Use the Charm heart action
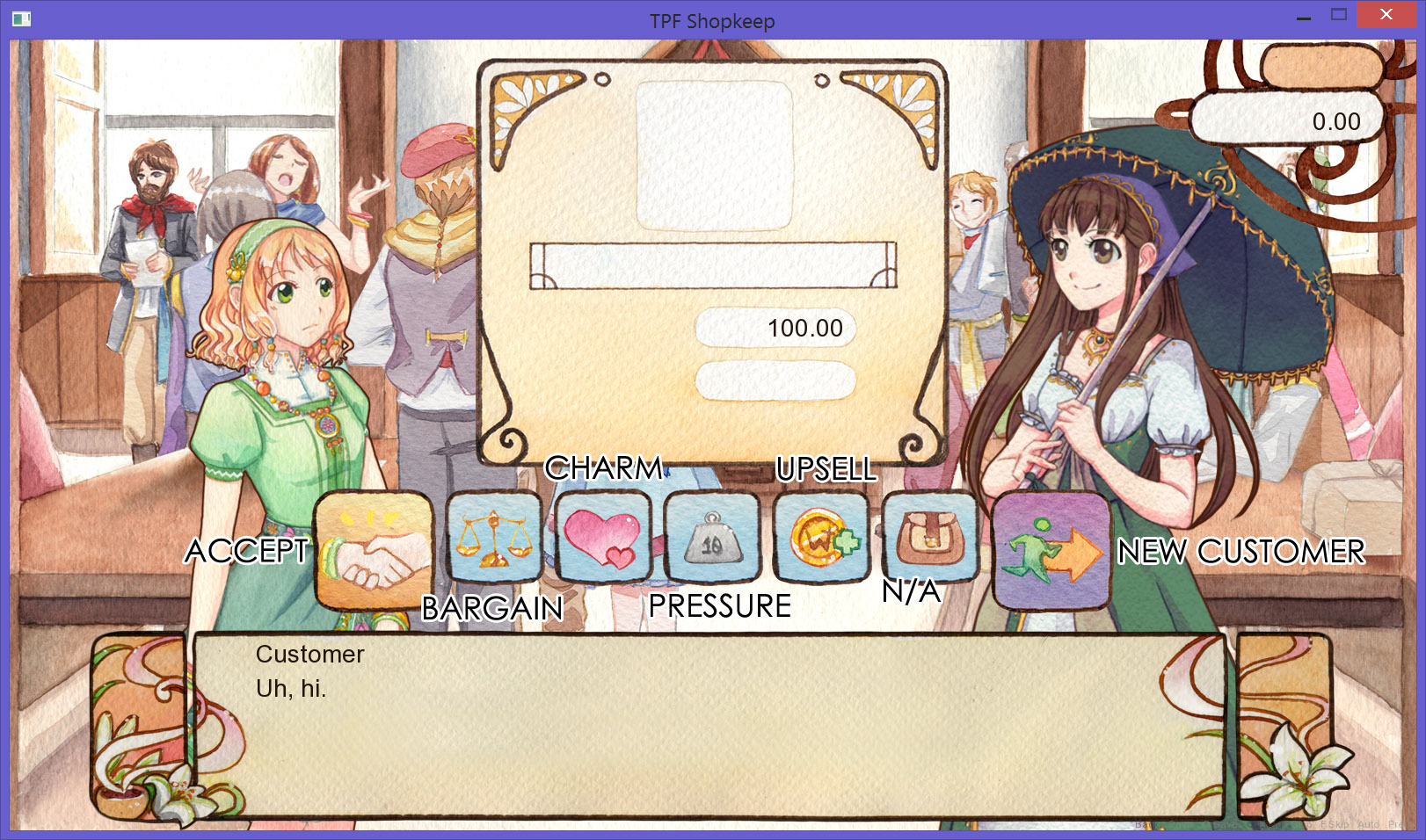This screenshot has width=1426, height=840. point(603,538)
